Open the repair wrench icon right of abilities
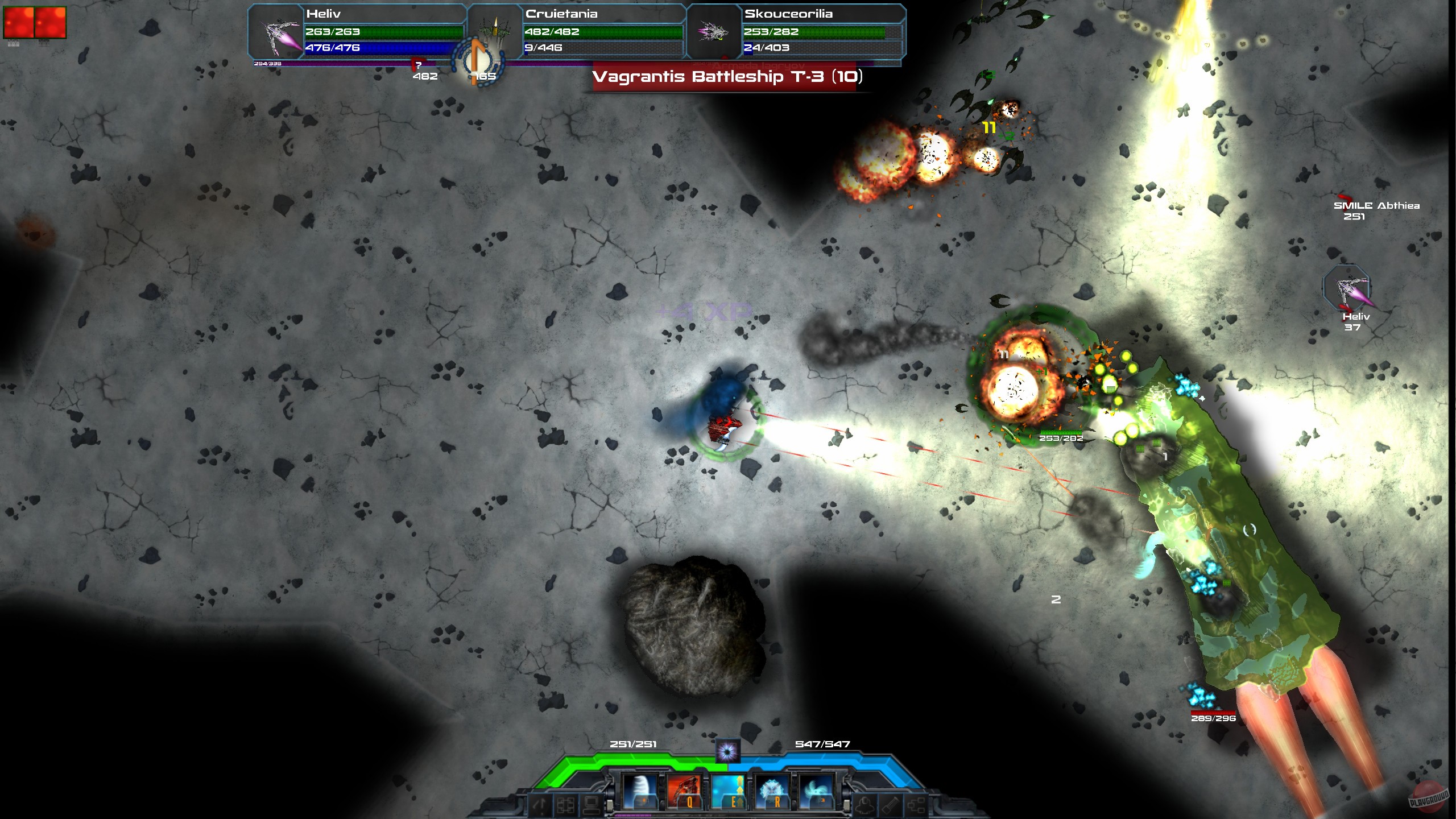Viewport: 1456px width, 819px height. pos(890,806)
